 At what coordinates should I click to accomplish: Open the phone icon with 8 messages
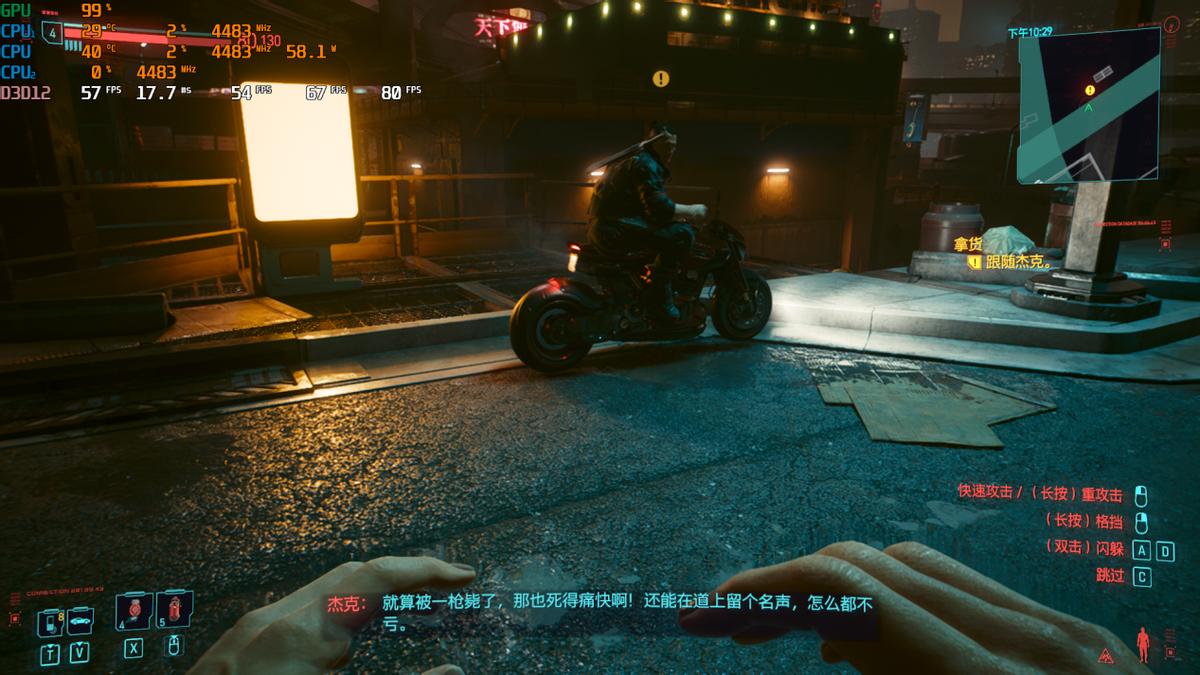pyautogui.click(x=50, y=622)
